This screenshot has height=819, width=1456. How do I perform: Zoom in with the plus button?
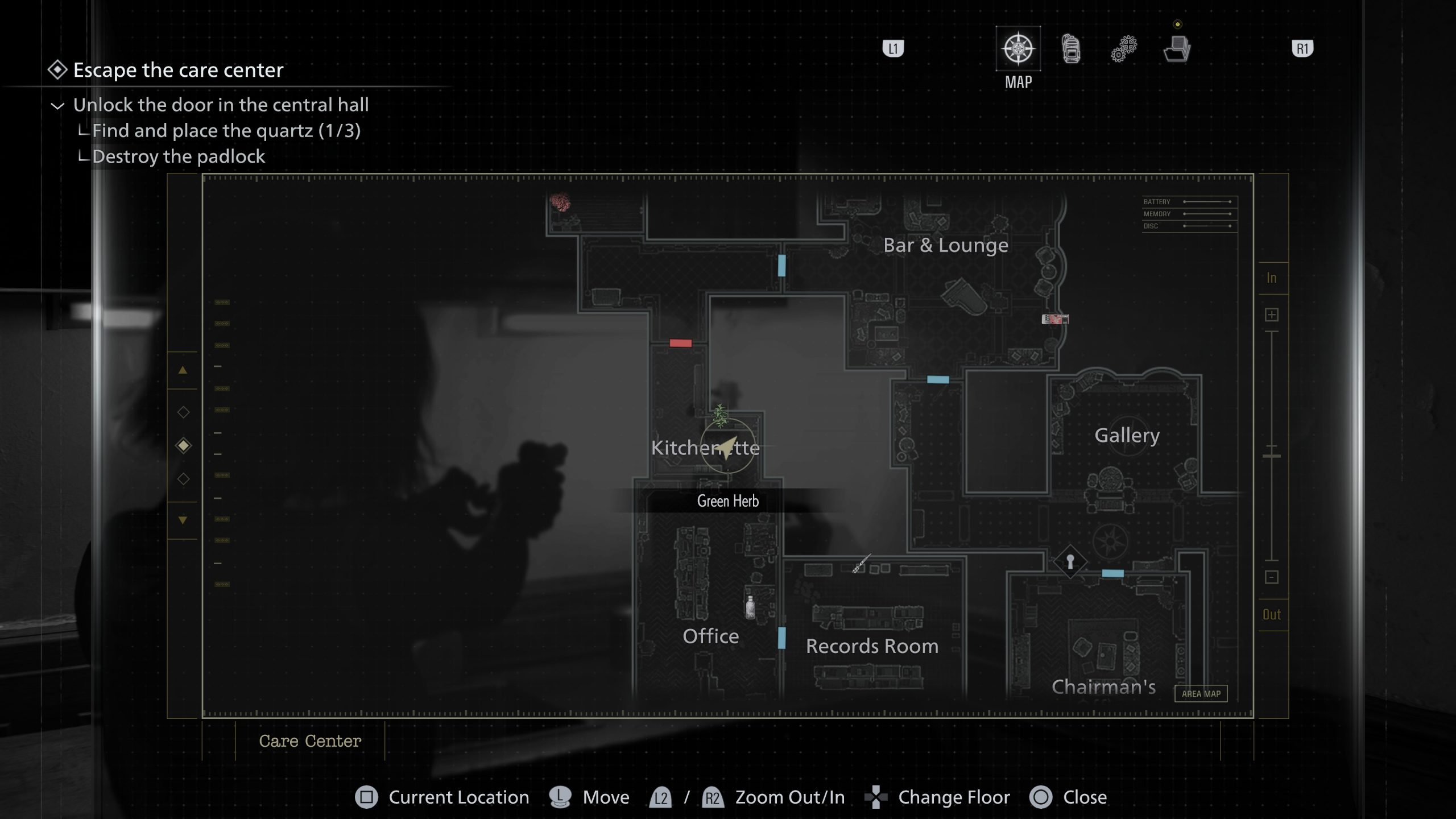[1272, 315]
